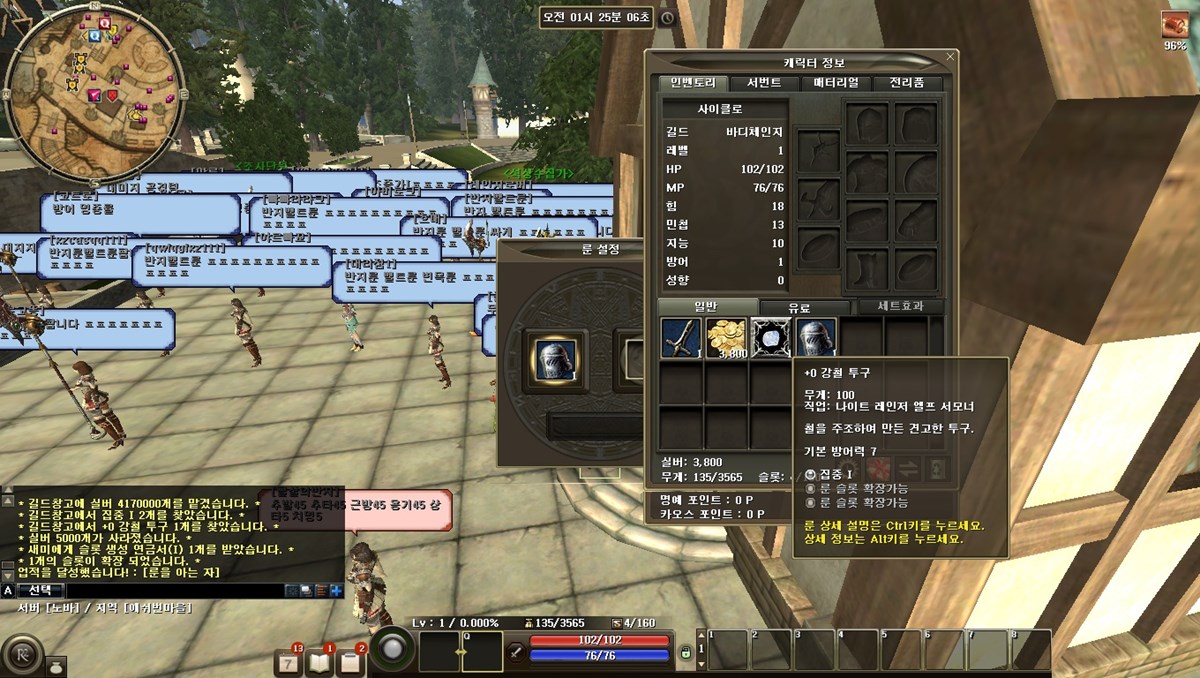
Task: Select the sword item in inventory
Action: tap(681, 338)
